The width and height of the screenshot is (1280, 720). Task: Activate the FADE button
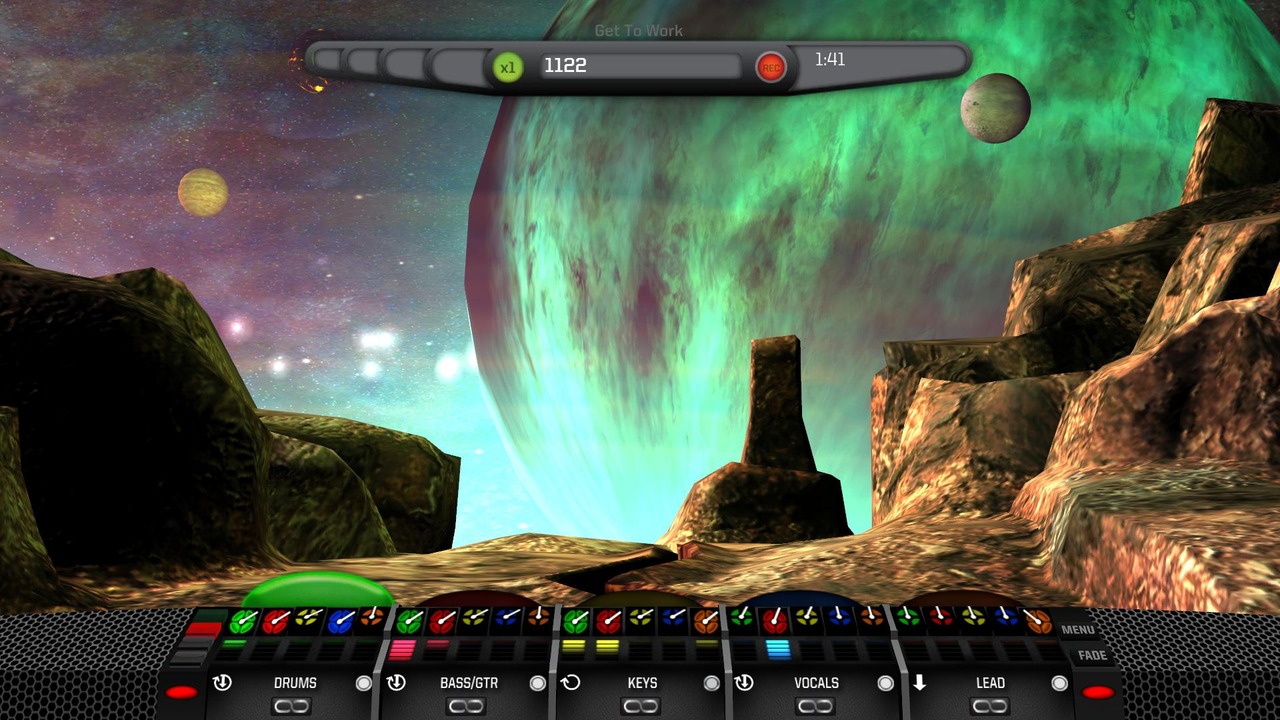click(x=1092, y=656)
